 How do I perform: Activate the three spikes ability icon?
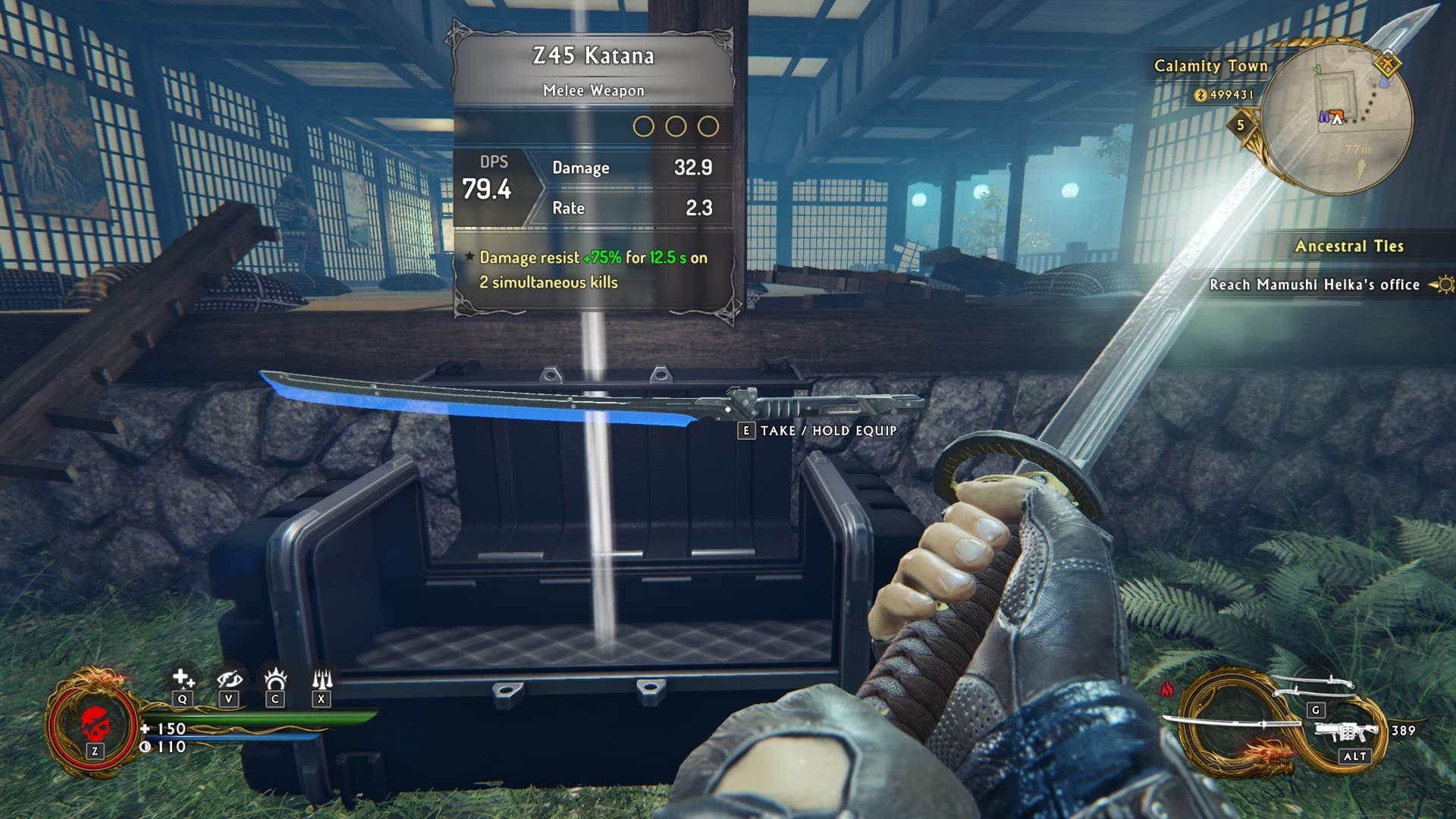pos(322,678)
